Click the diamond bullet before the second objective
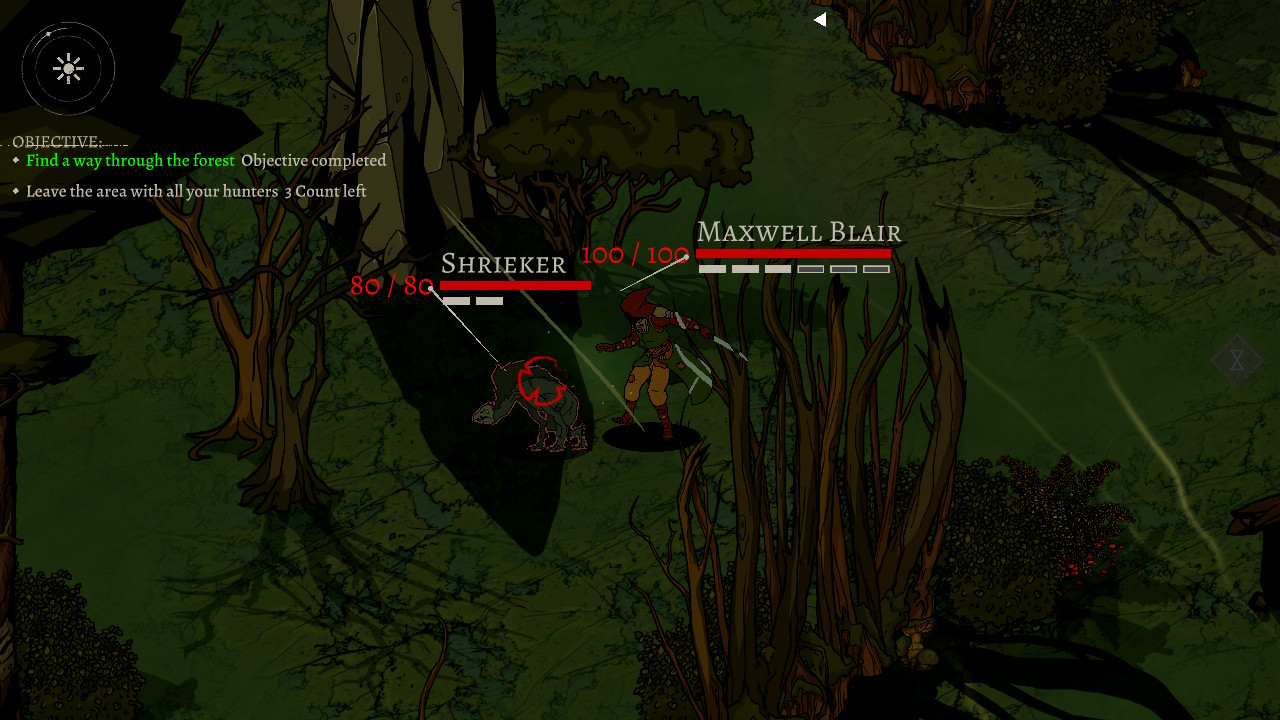 click(x=16, y=191)
